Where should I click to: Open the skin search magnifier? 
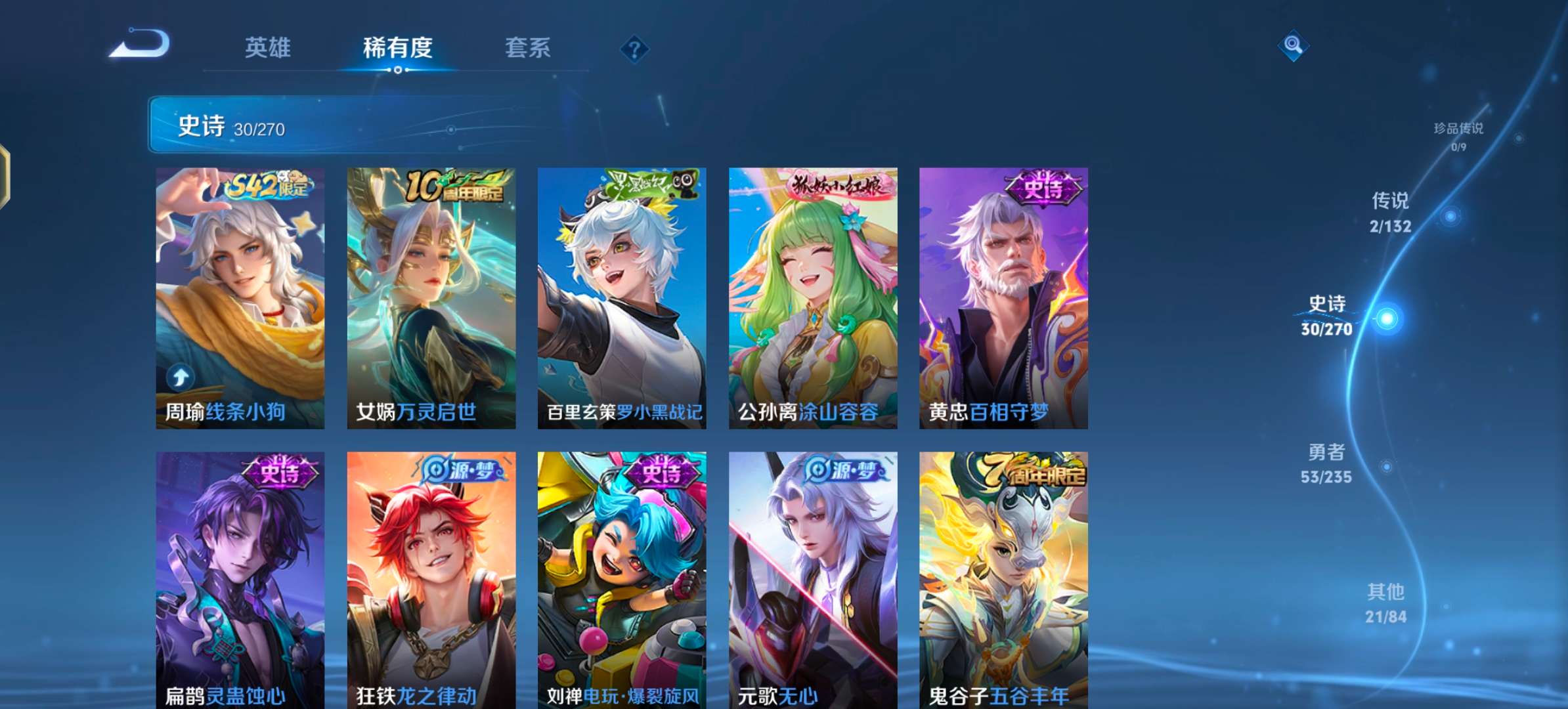click(1293, 45)
